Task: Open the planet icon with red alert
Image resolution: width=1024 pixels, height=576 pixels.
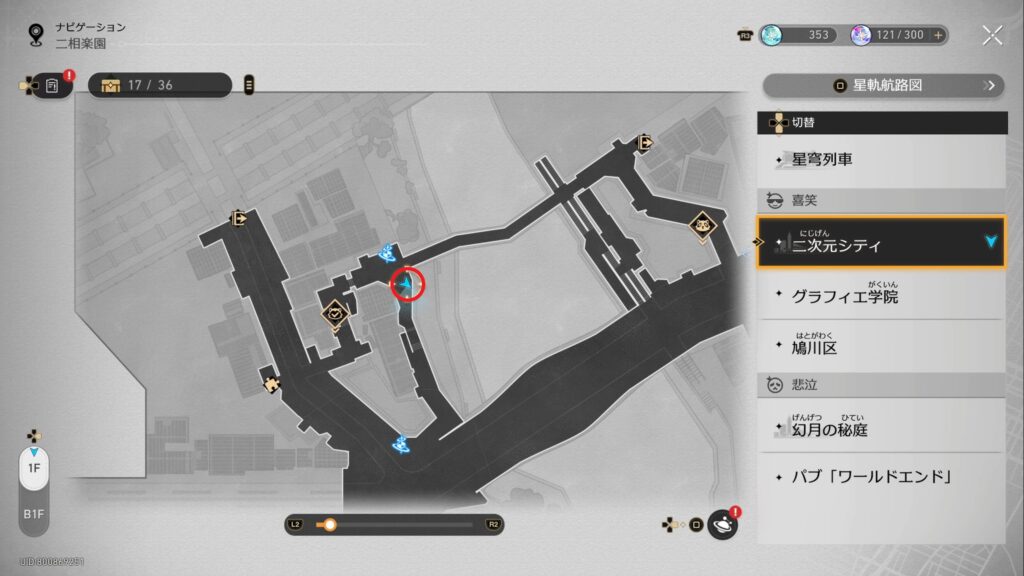Action: (x=722, y=524)
